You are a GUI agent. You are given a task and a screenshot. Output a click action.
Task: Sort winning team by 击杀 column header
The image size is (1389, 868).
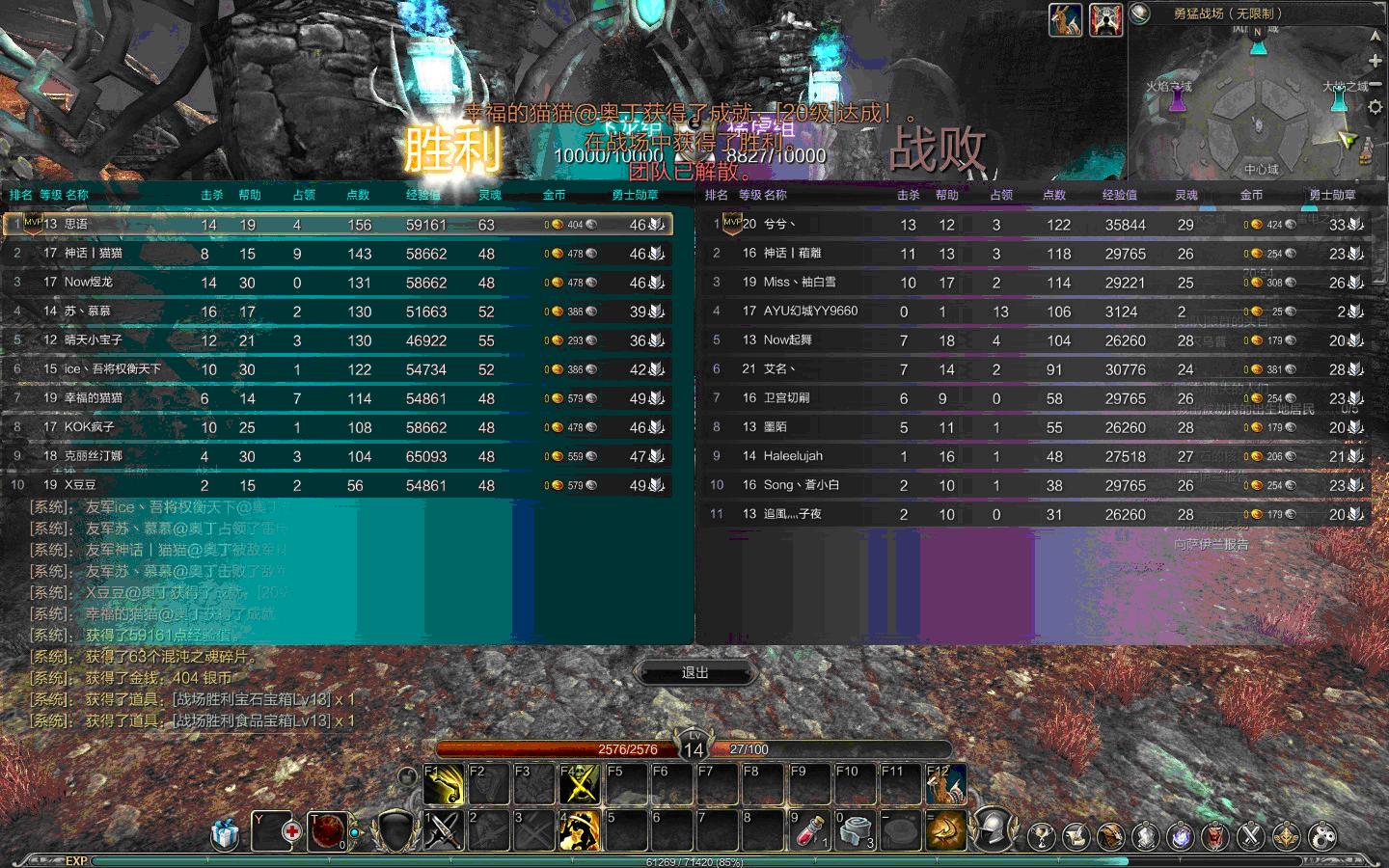pyautogui.click(x=212, y=195)
